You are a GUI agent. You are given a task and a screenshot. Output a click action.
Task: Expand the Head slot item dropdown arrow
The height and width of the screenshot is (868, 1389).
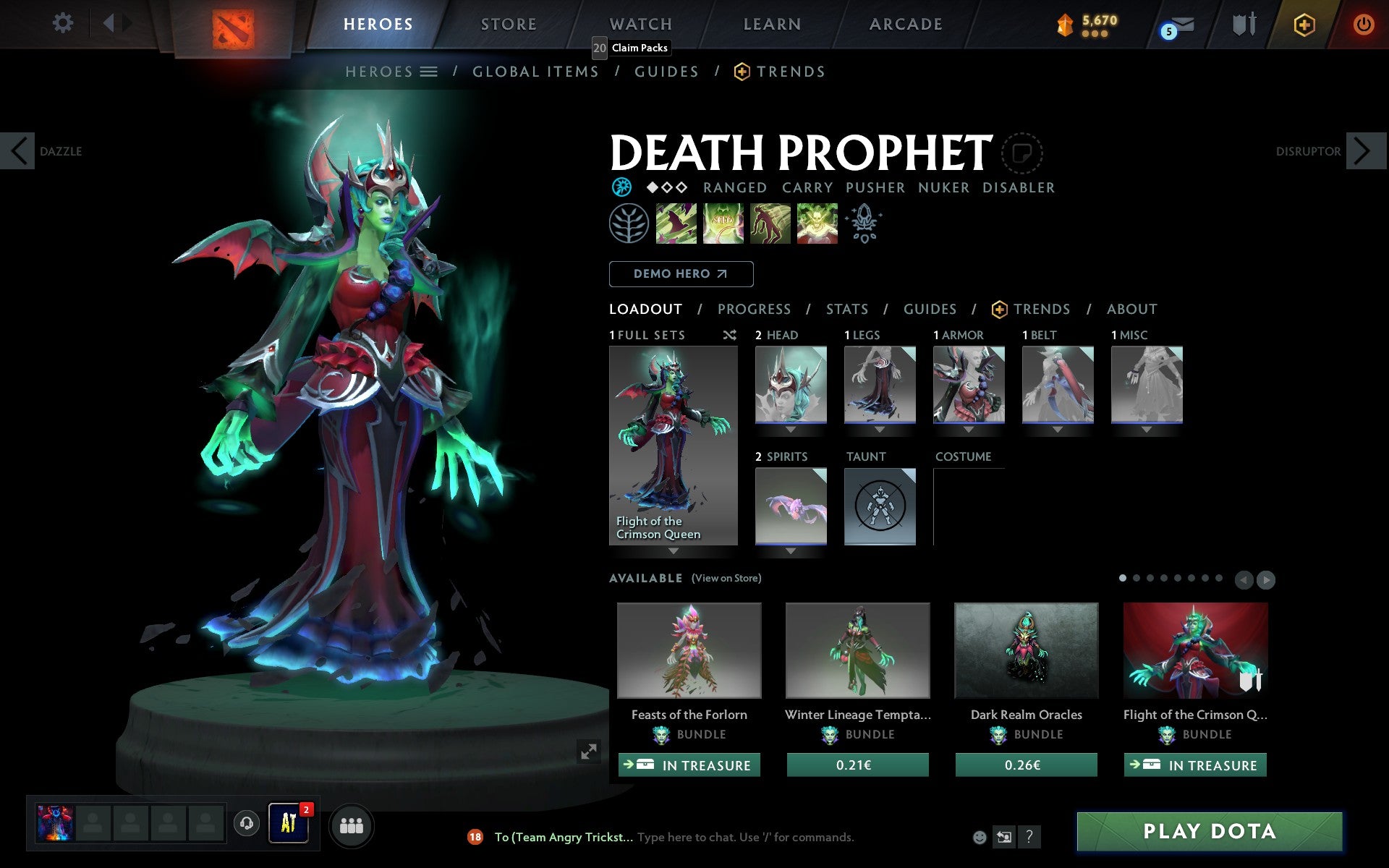pos(790,428)
